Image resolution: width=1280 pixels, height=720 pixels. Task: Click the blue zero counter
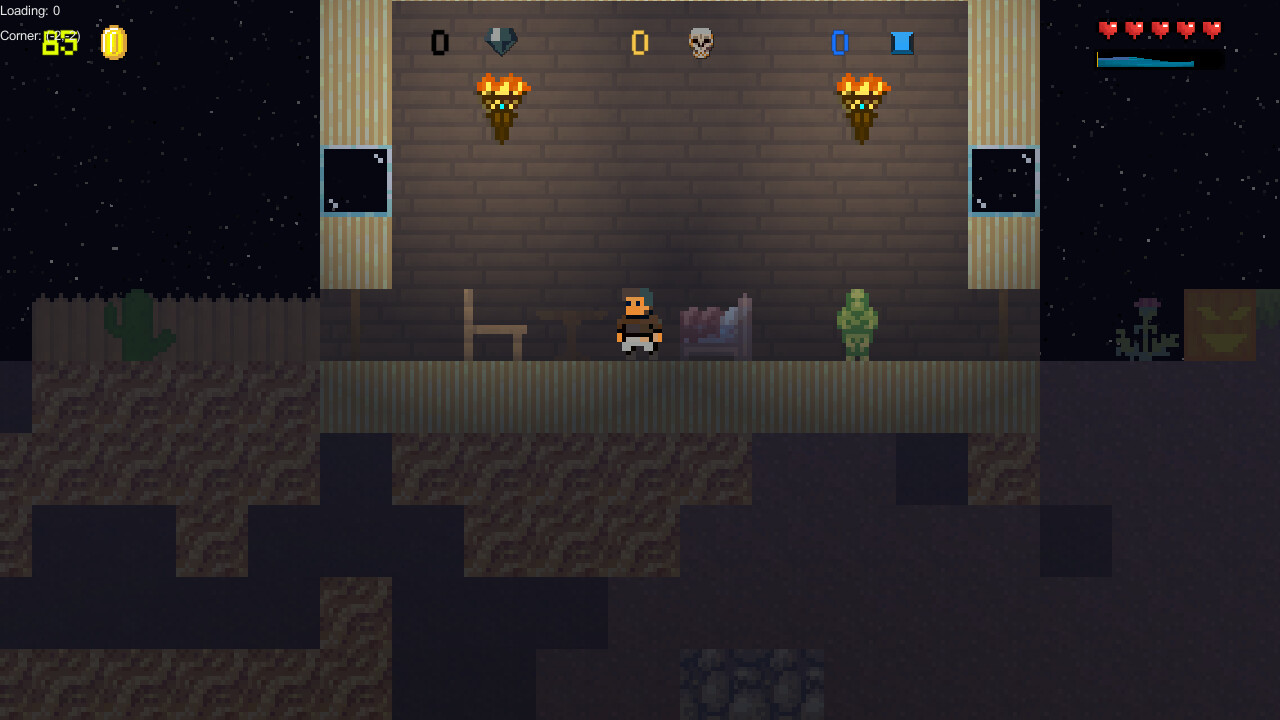coord(840,42)
